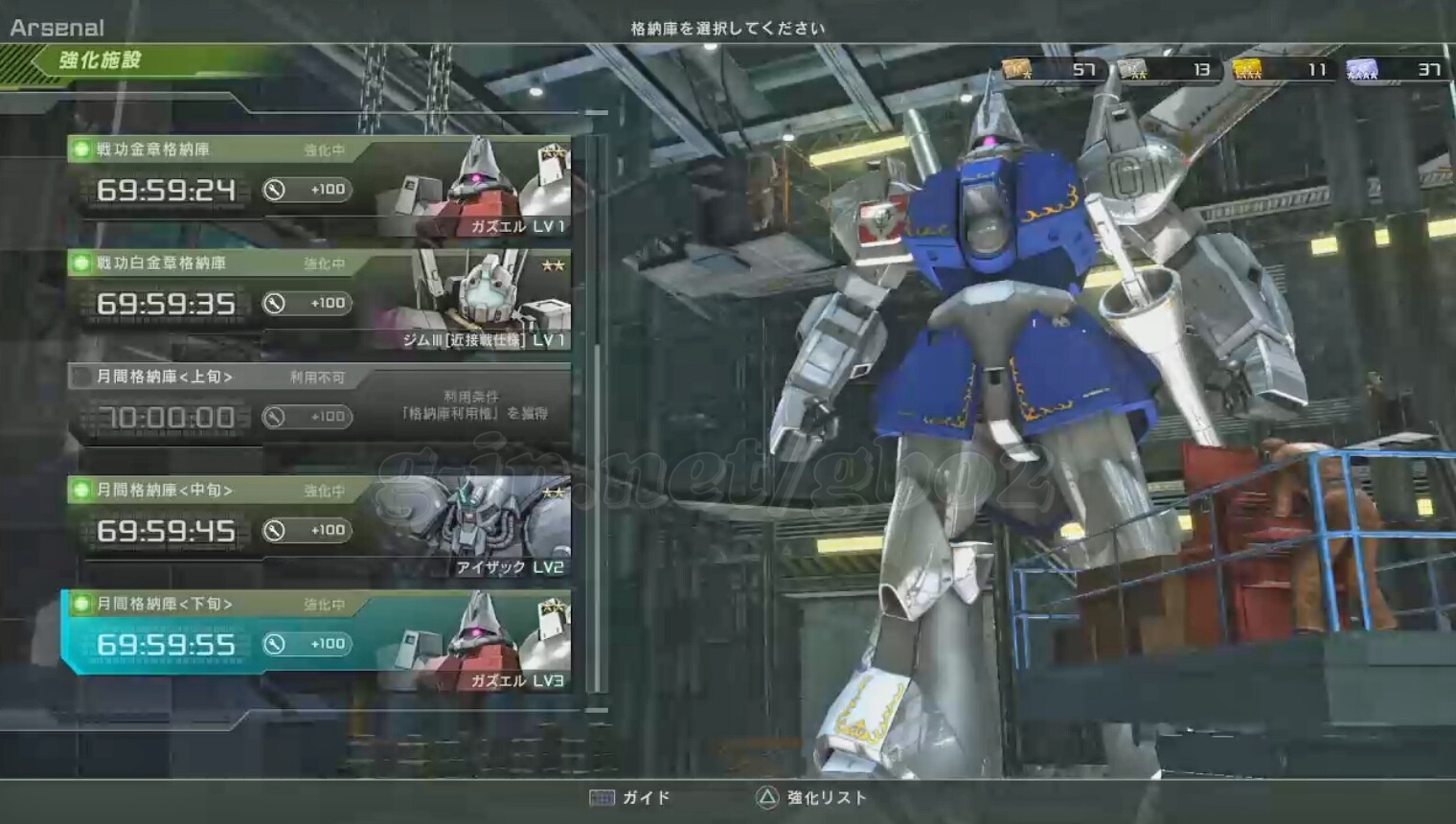Click the ガズエル LV1 unit thumbnail
1456x824 pixels.
[x=479, y=187]
